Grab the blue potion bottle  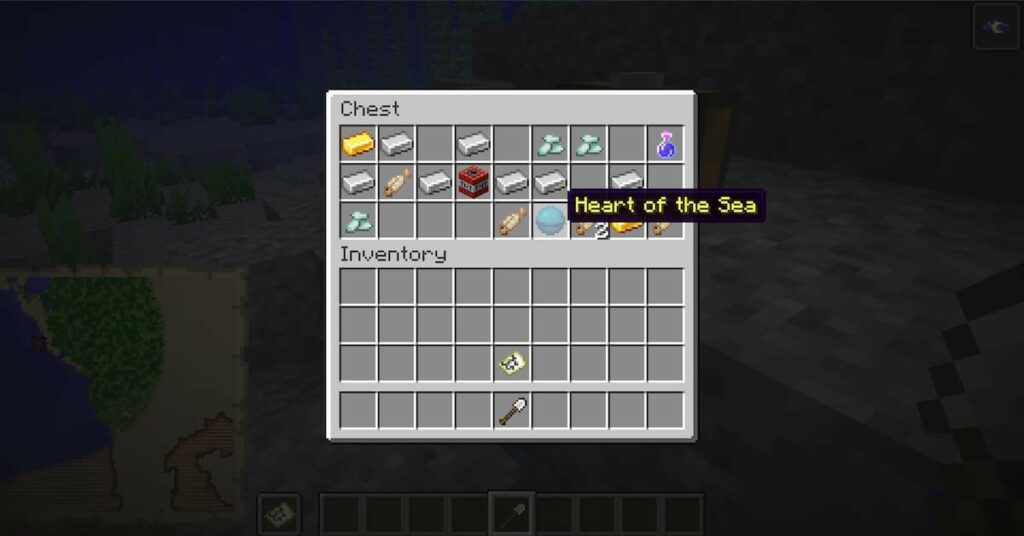click(665, 144)
